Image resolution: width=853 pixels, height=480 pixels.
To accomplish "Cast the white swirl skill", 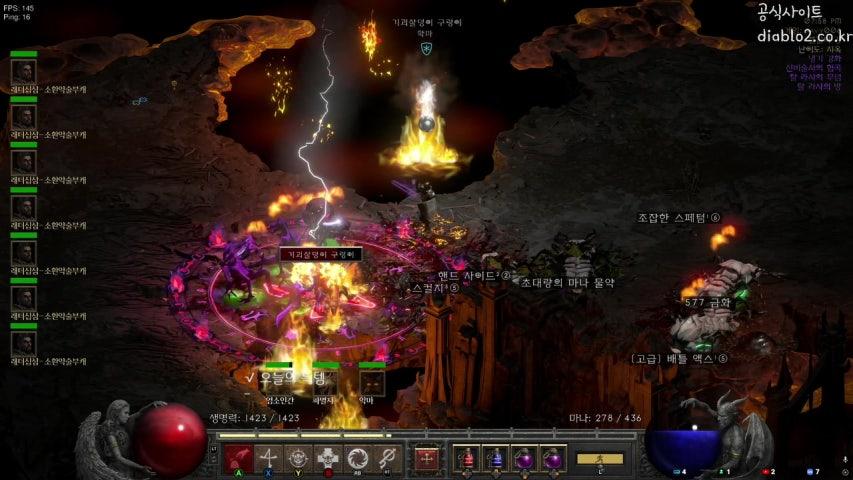I will [358, 459].
